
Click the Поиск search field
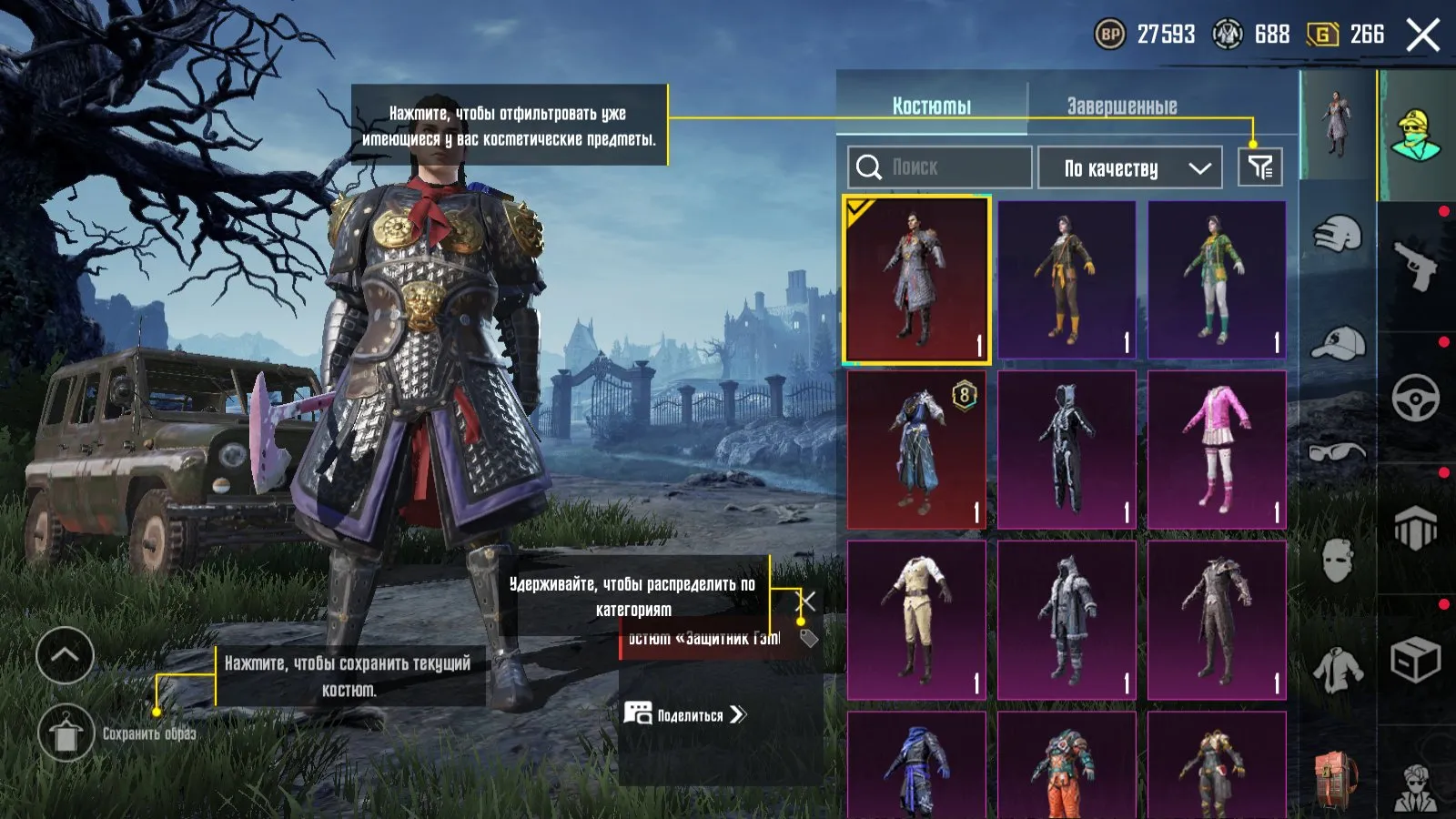pyautogui.click(x=940, y=167)
